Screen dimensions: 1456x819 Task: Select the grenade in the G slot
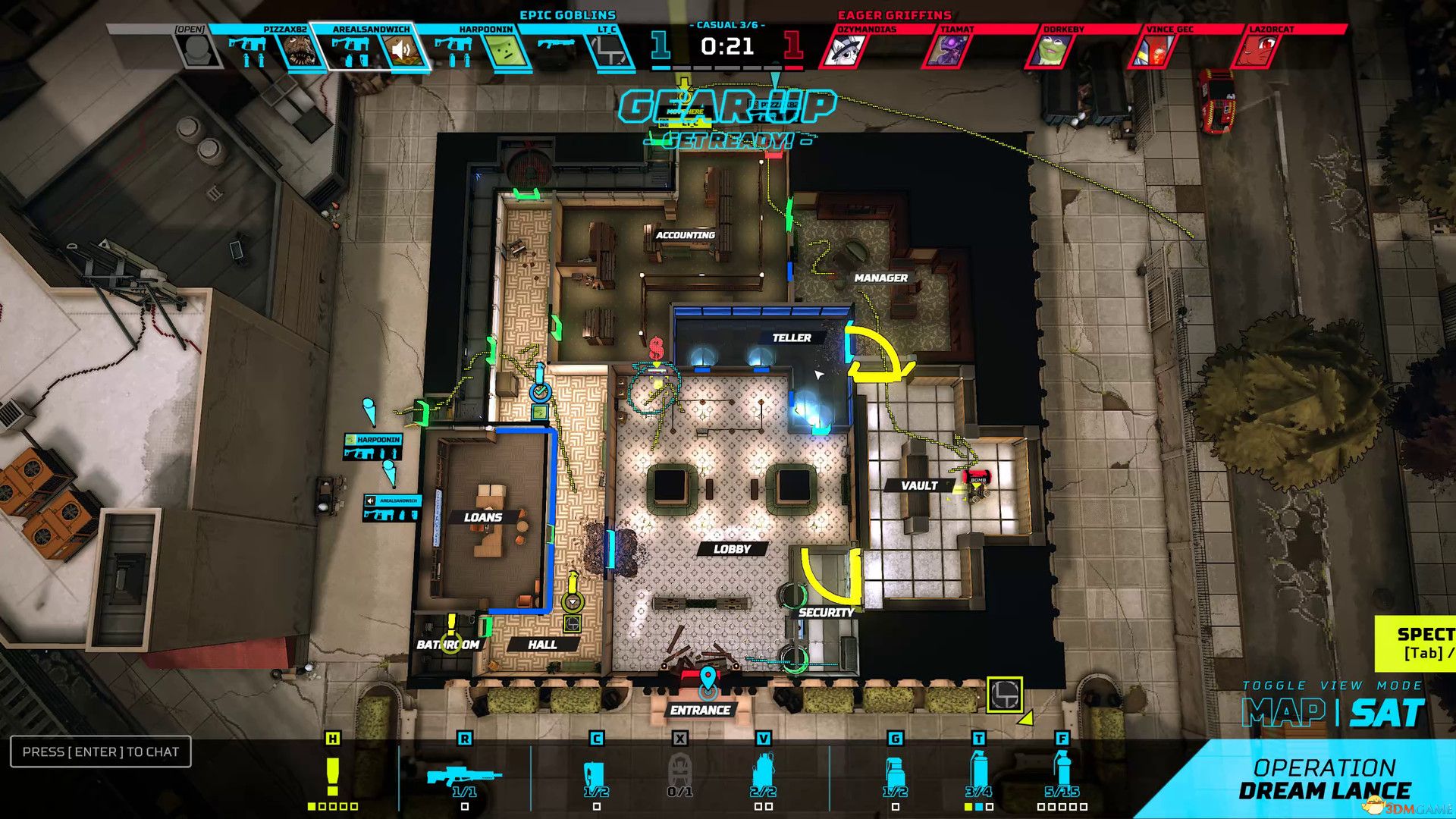[895, 772]
